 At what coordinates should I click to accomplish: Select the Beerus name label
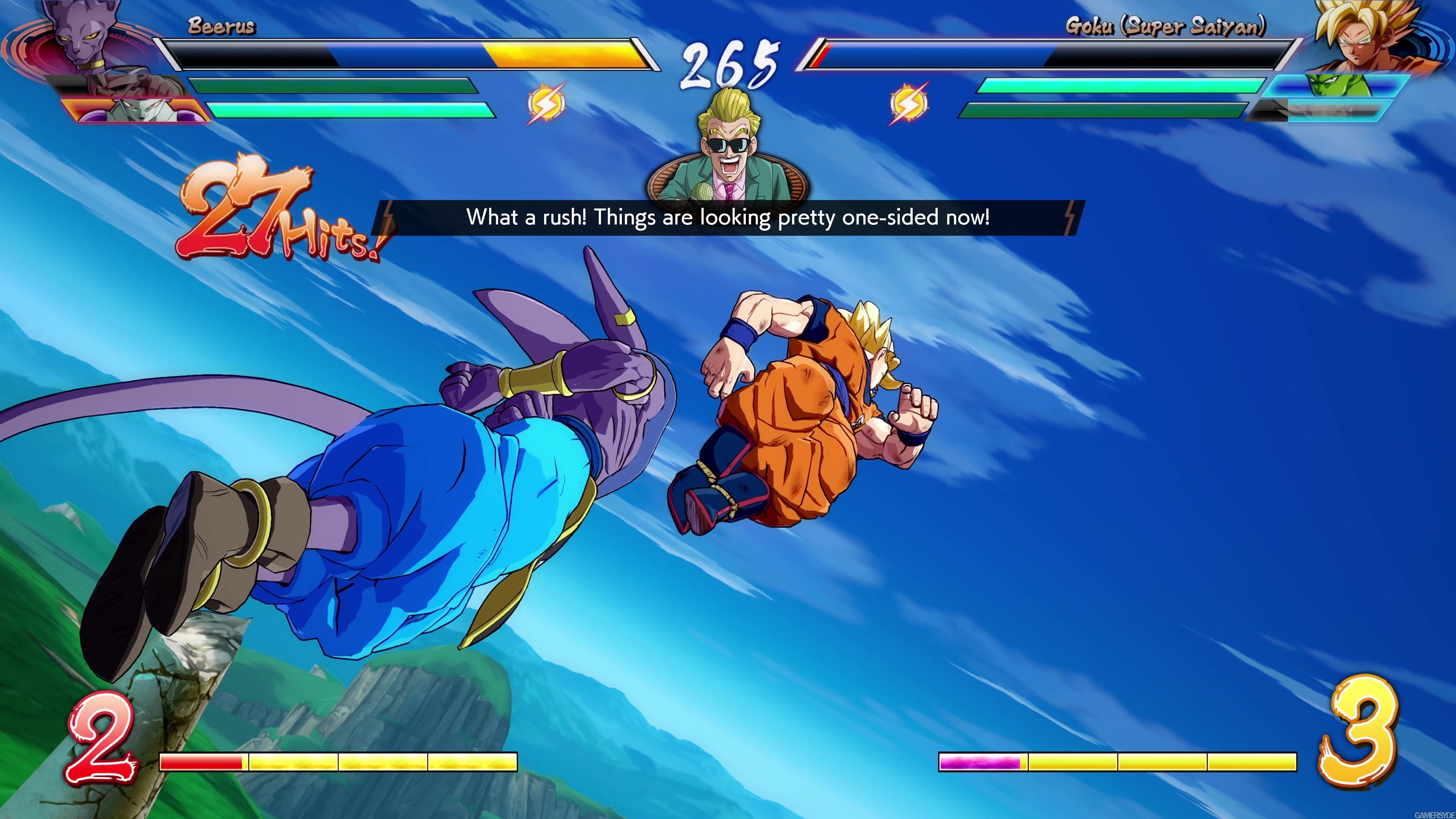pos(221,25)
